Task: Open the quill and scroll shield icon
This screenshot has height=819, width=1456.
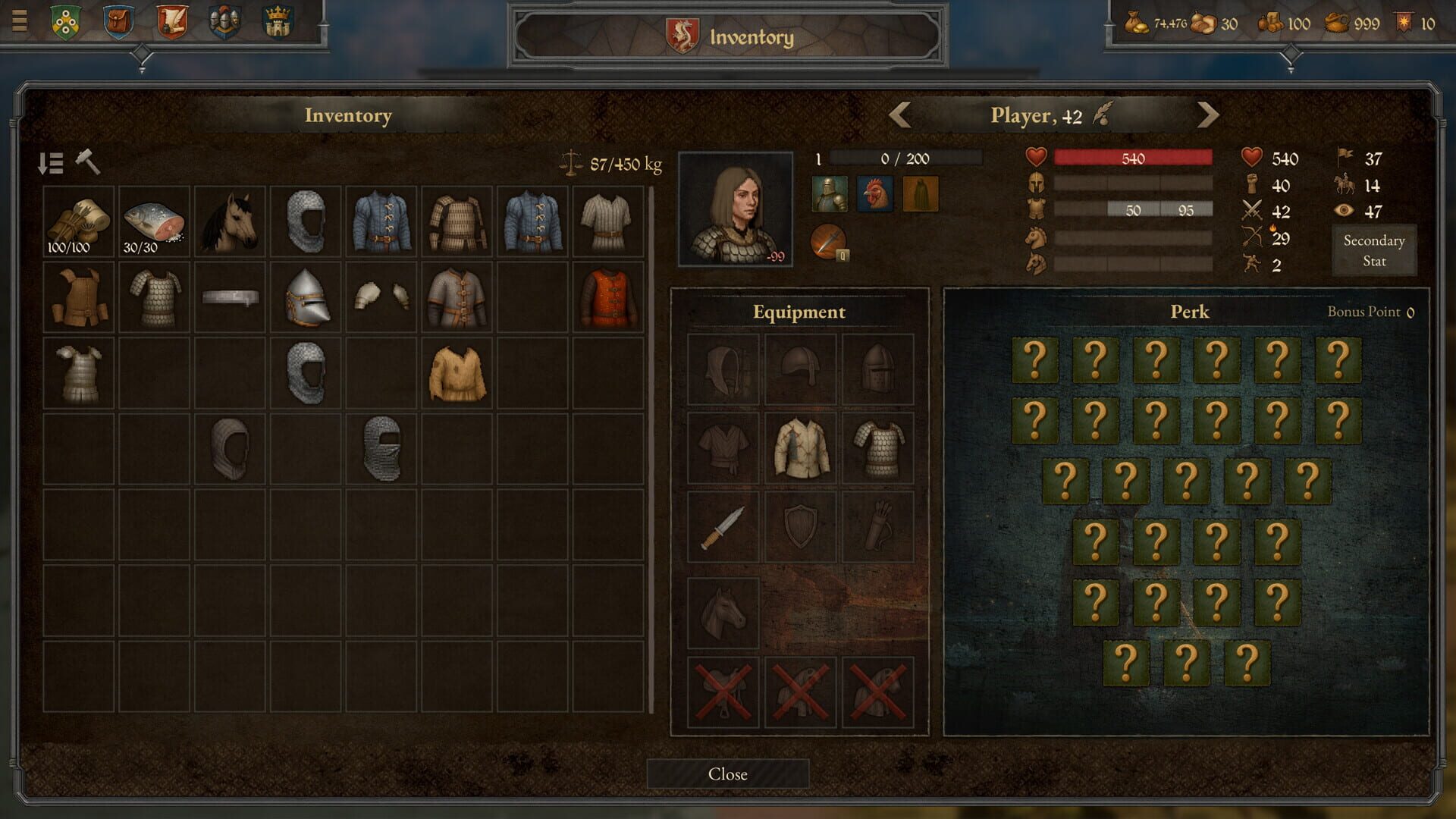Action: [173, 21]
